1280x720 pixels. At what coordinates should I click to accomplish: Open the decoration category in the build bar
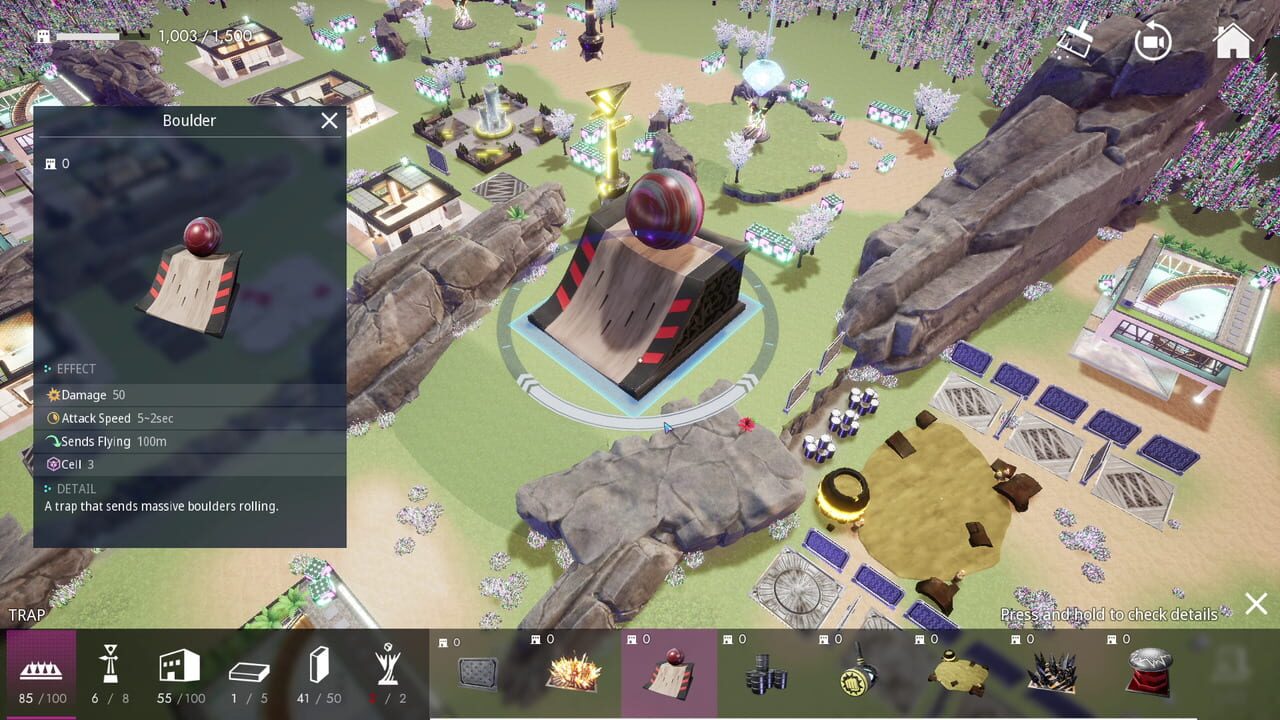point(110,665)
